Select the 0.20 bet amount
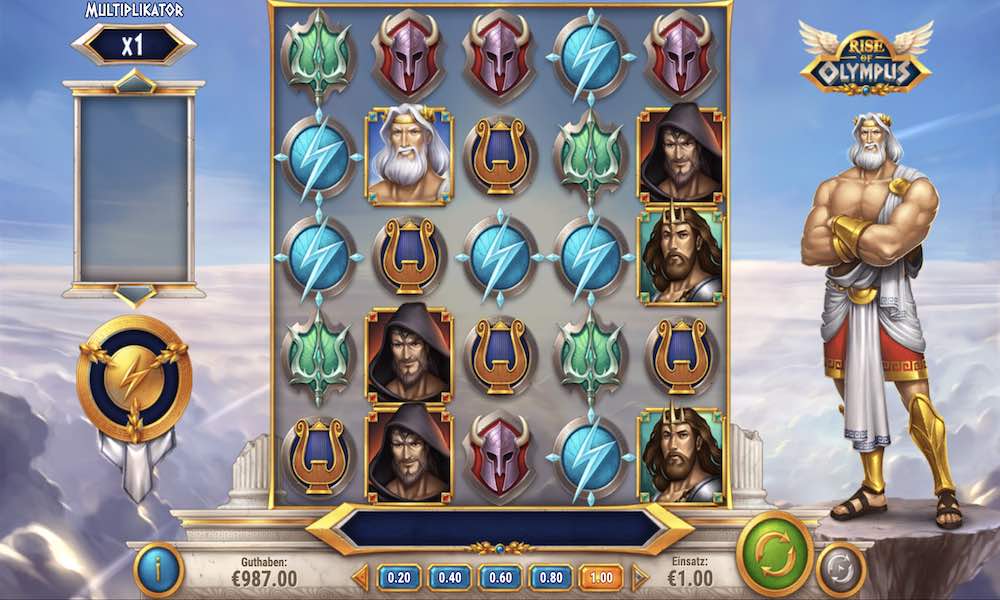The height and width of the screenshot is (600, 1000). click(x=398, y=577)
